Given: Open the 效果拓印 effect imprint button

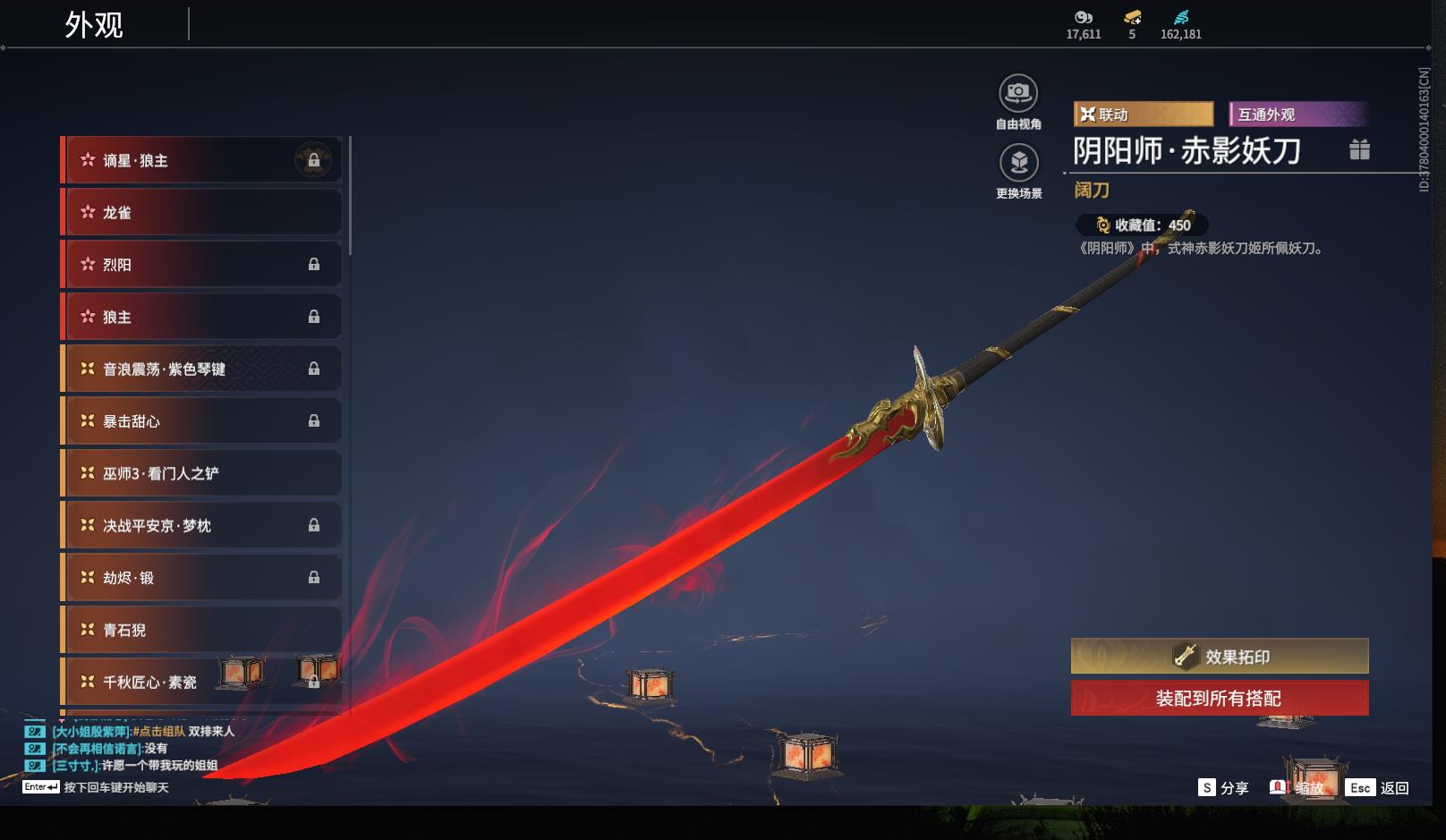Looking at the screenshot, I should click(1220, 657).
